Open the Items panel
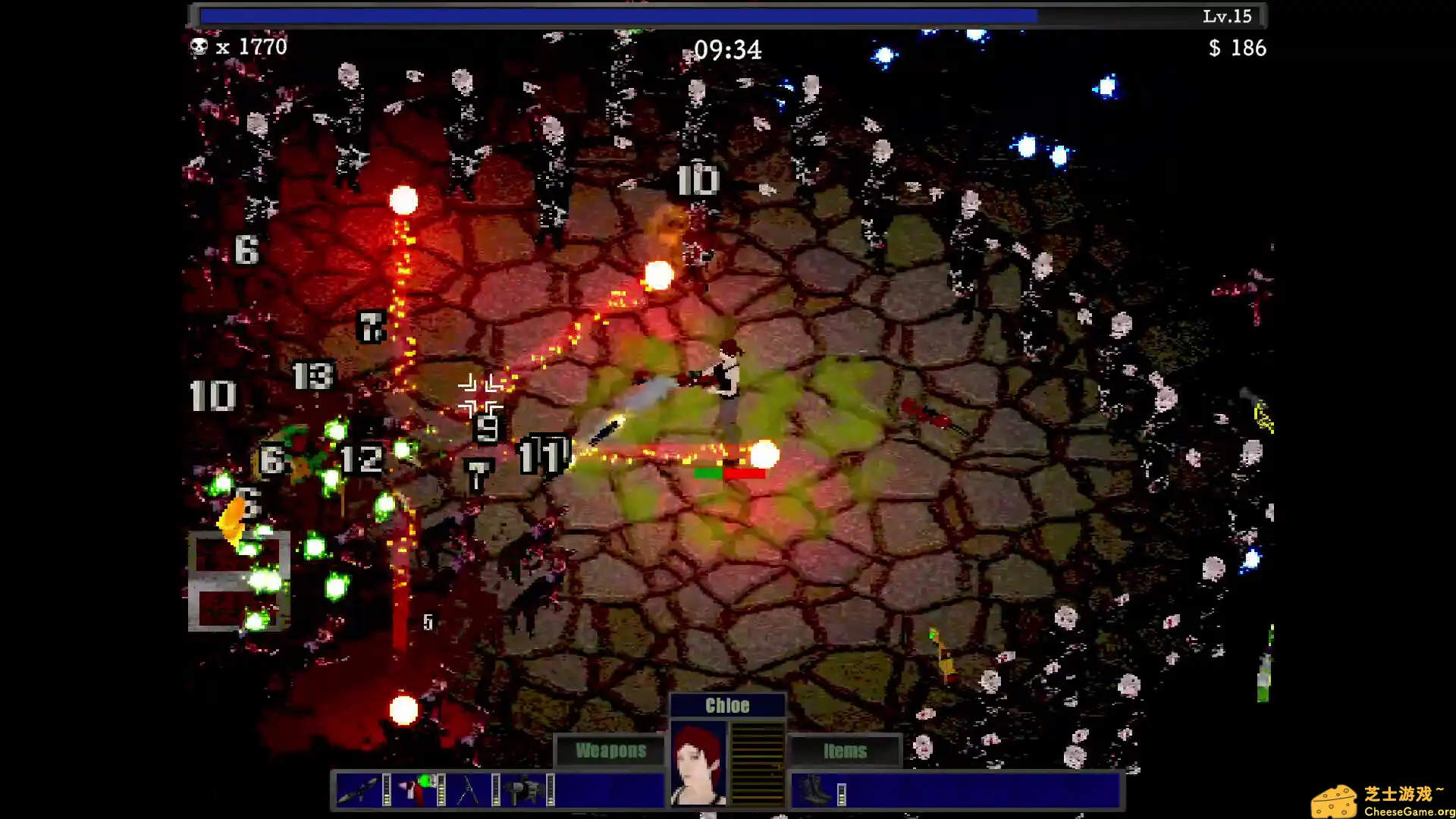This screenshot has height=819, width=1456. tap(845, 751)
